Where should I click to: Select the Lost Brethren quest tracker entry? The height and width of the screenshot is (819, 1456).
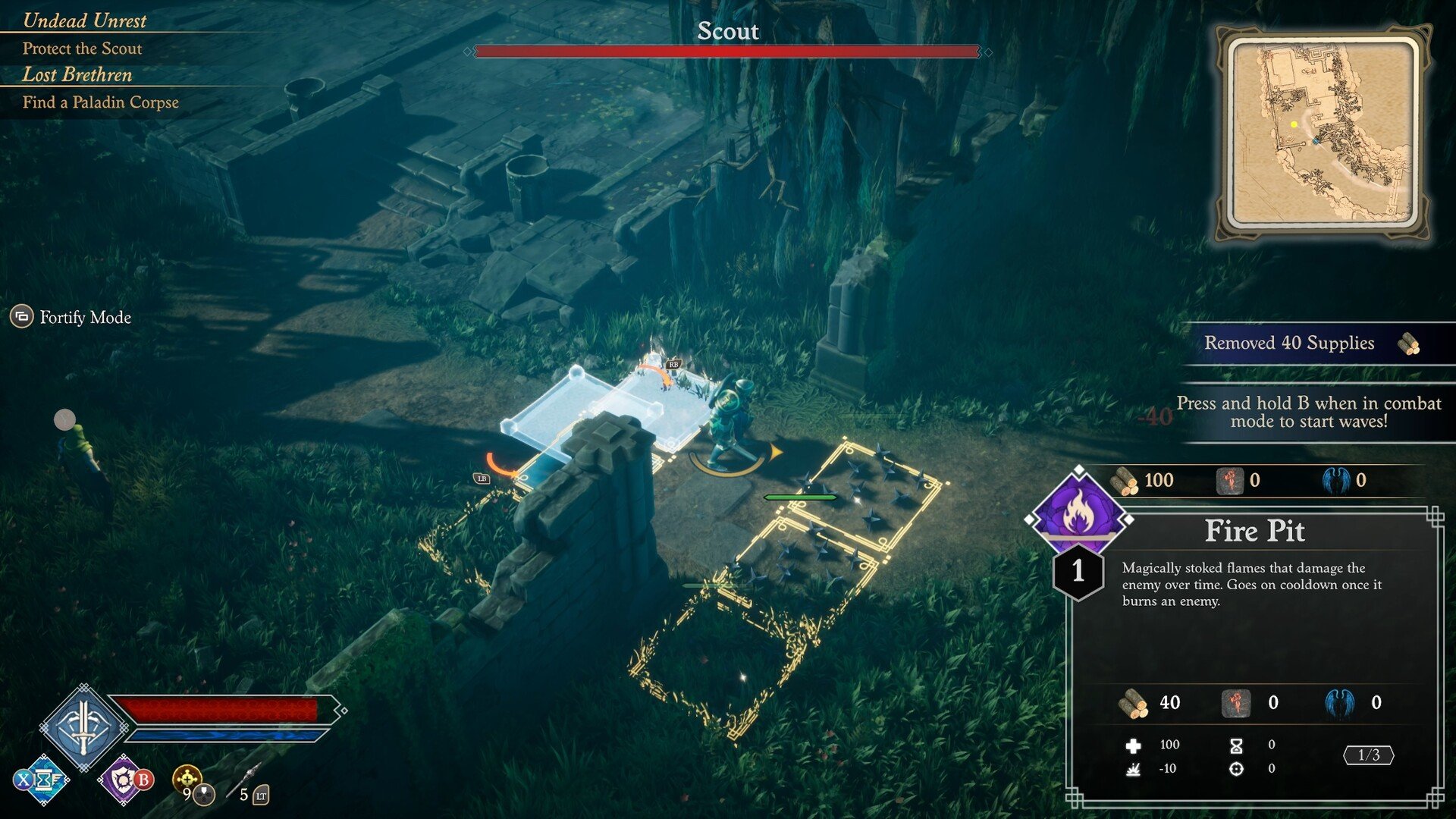click(x=77, y=74)
